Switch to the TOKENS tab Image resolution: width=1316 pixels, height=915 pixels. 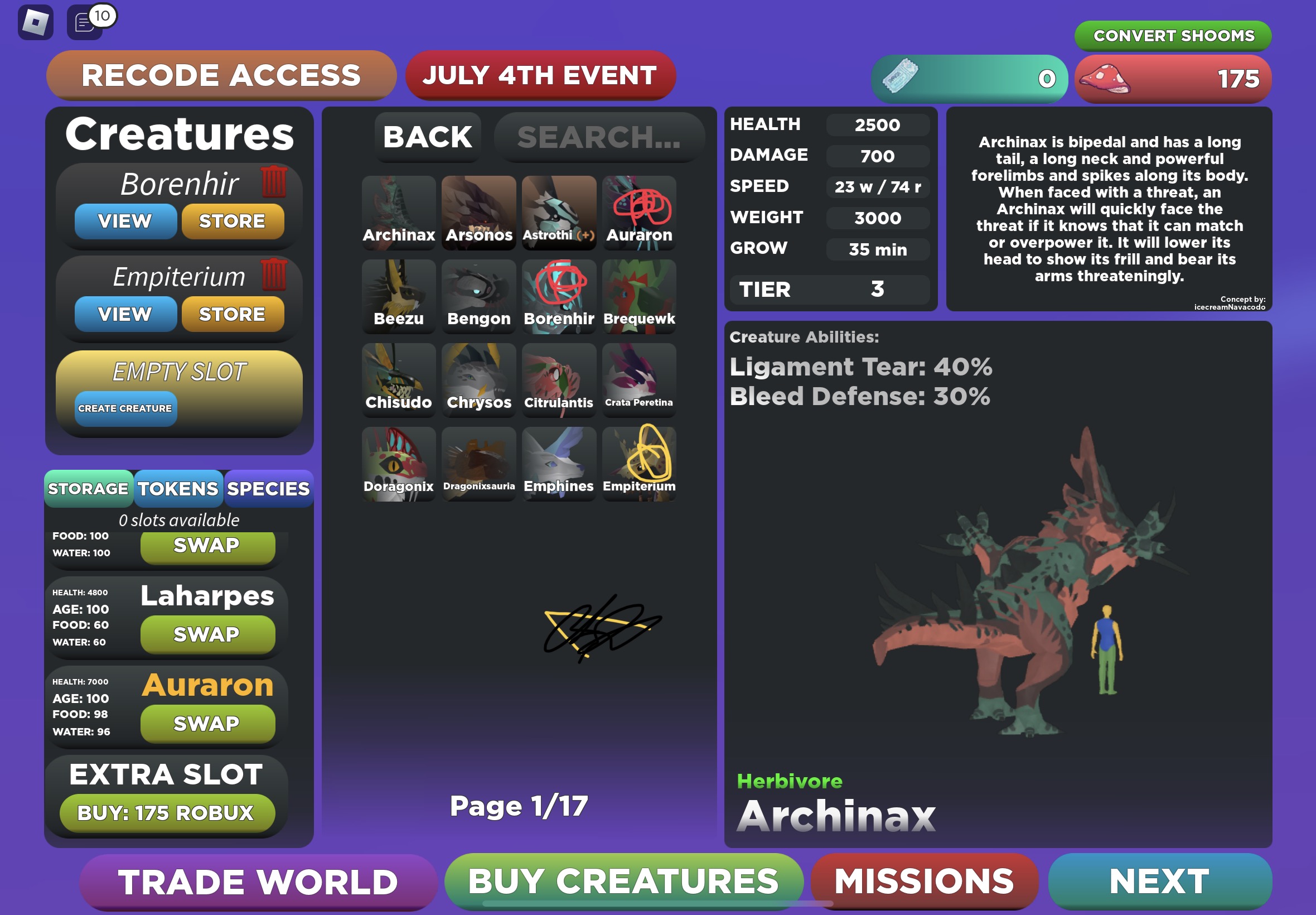(x=178, y=489)
